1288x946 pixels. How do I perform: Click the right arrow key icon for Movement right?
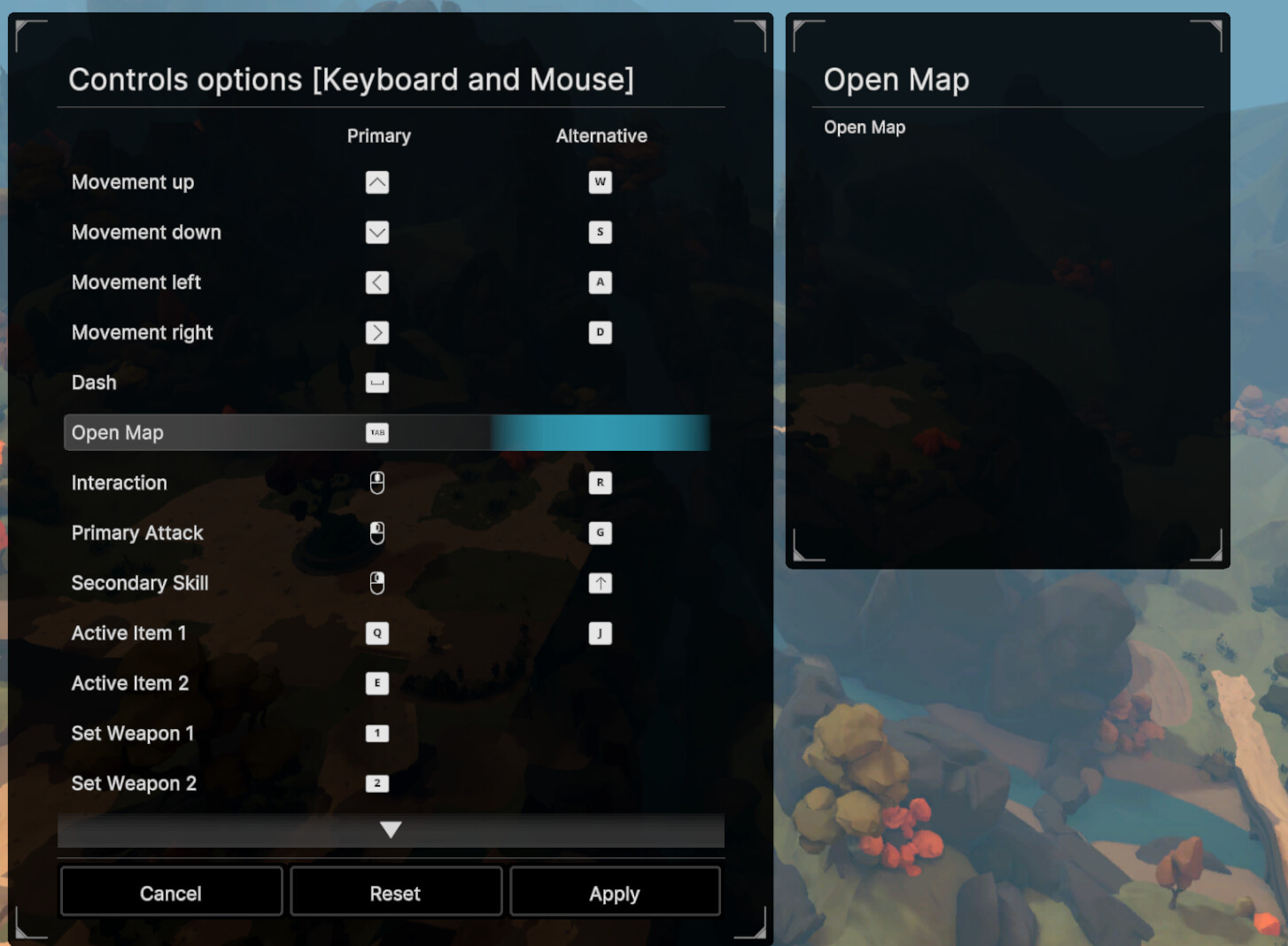coord(376,332)
